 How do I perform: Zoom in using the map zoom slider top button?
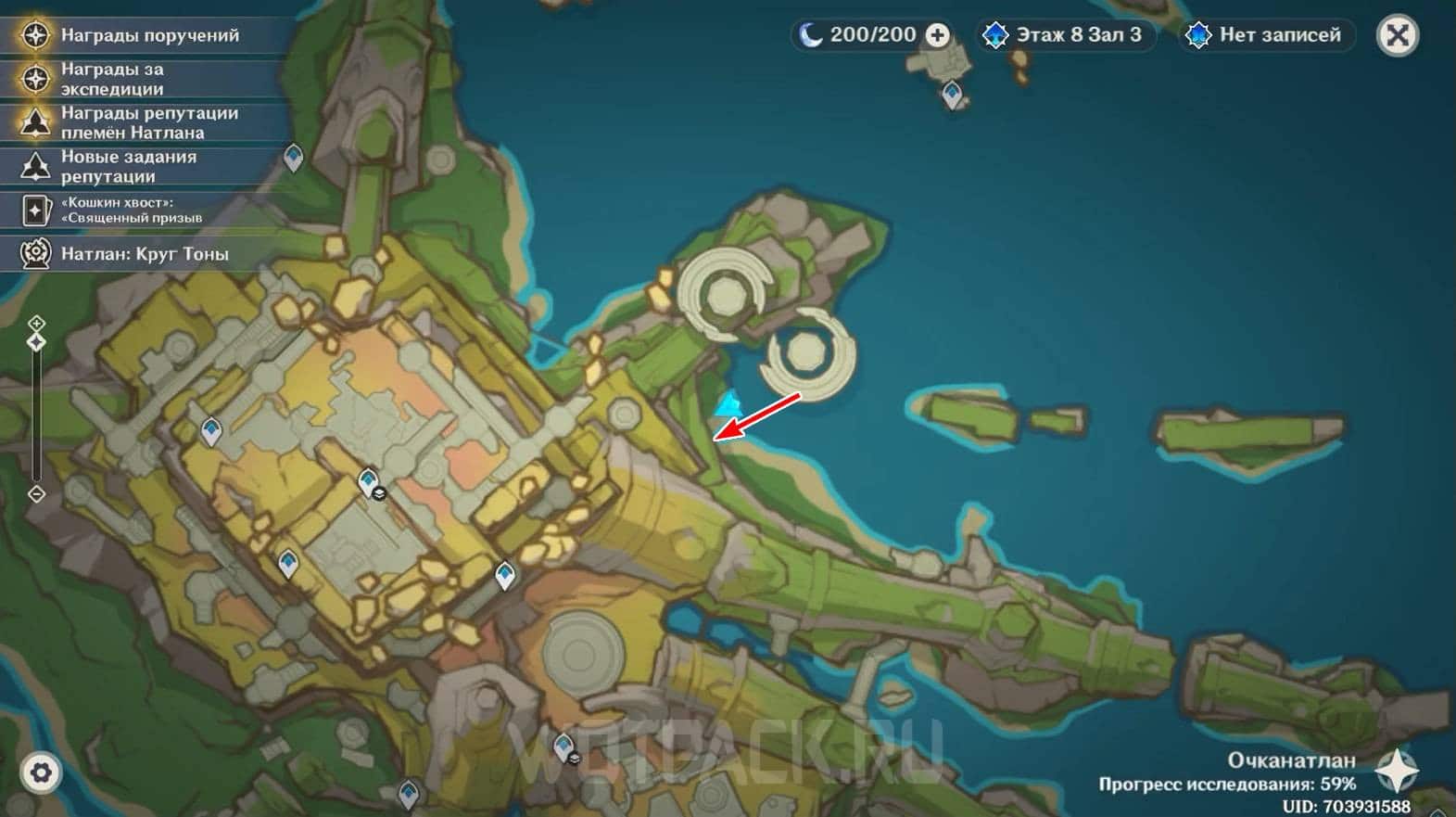pos(36,323)
